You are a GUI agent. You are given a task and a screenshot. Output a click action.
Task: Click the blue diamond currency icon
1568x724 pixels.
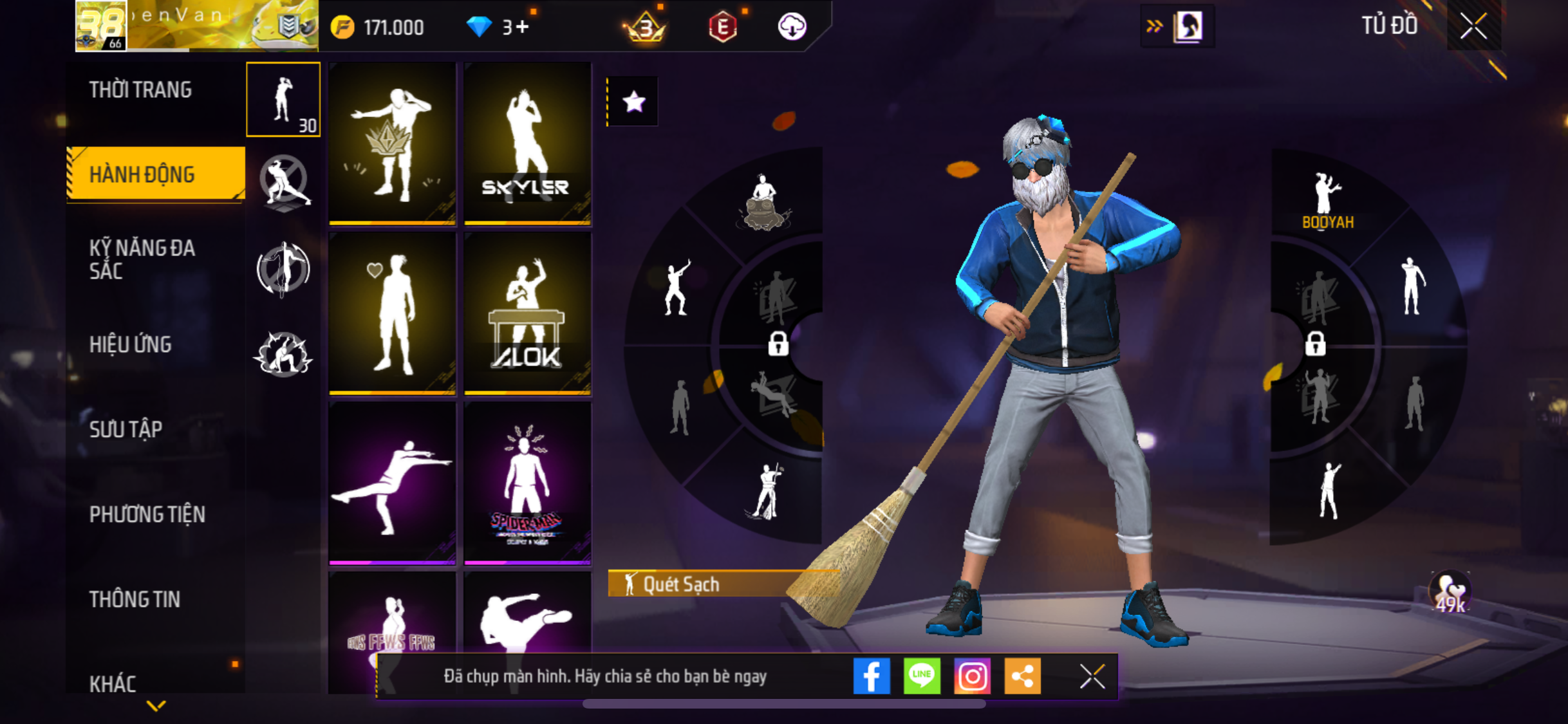479,27
